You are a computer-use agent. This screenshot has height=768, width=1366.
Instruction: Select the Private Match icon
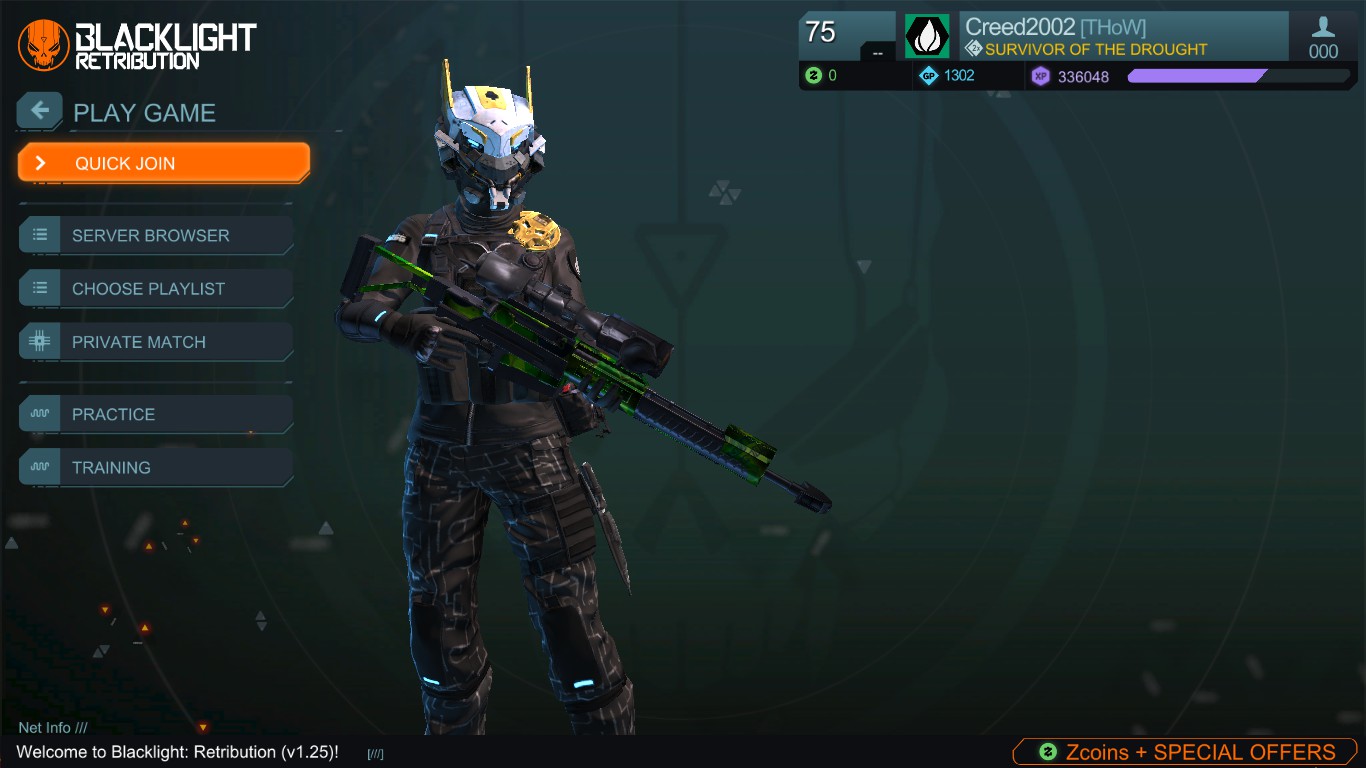(38, 341)
